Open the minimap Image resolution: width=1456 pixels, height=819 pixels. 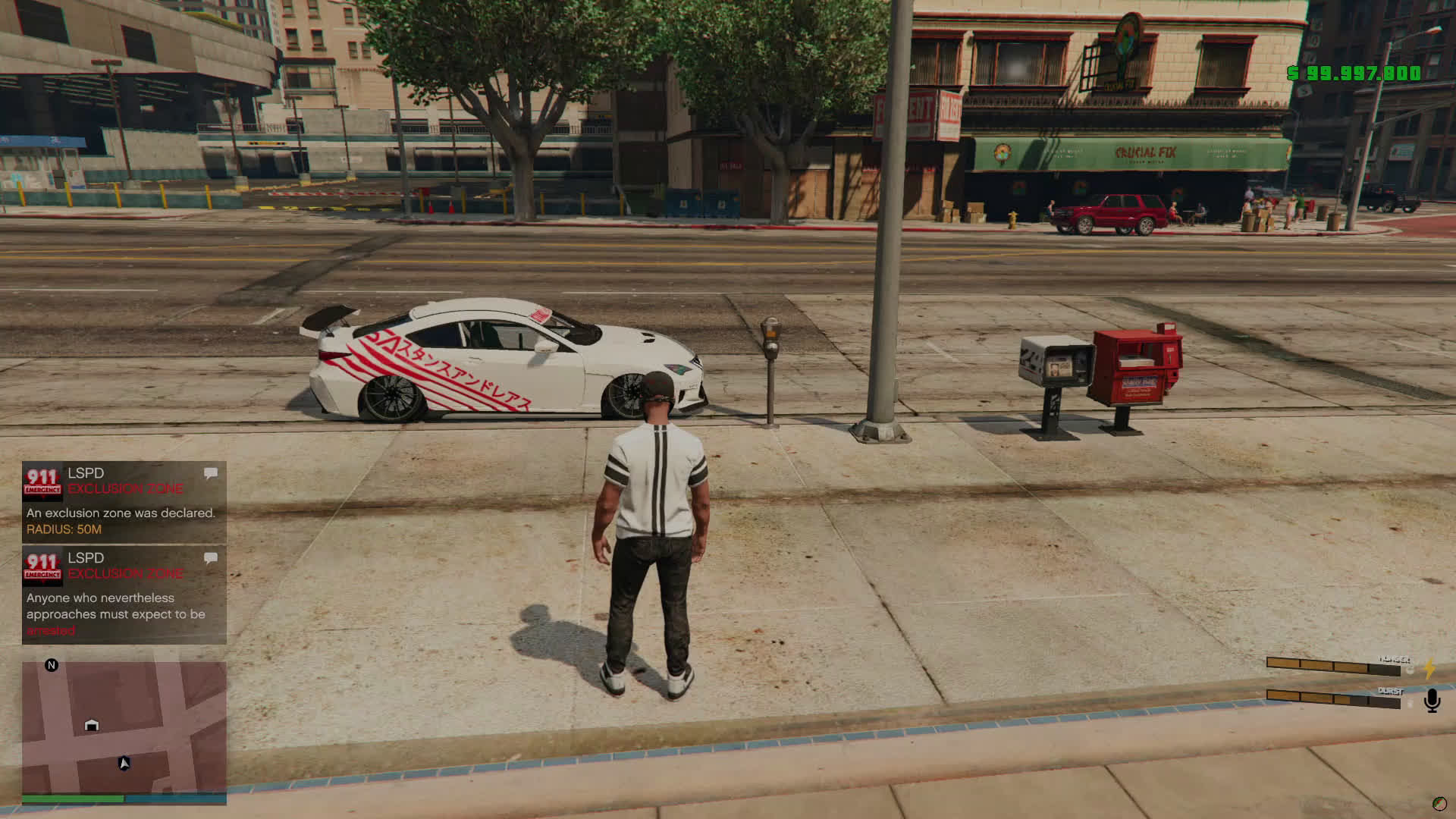pyautogui.click(x=124, y=728)
